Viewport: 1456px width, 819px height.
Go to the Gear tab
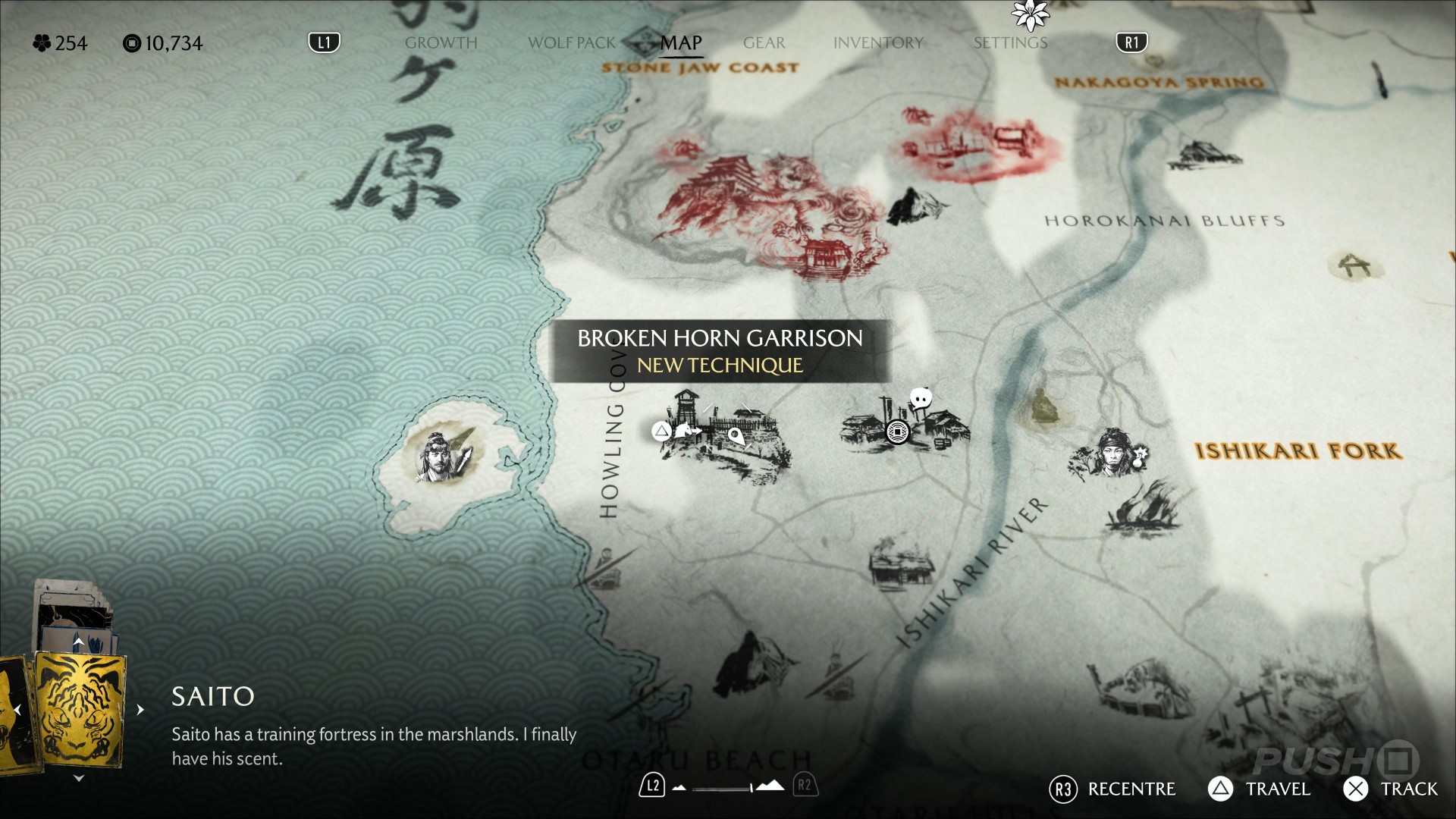coord(764,43)
